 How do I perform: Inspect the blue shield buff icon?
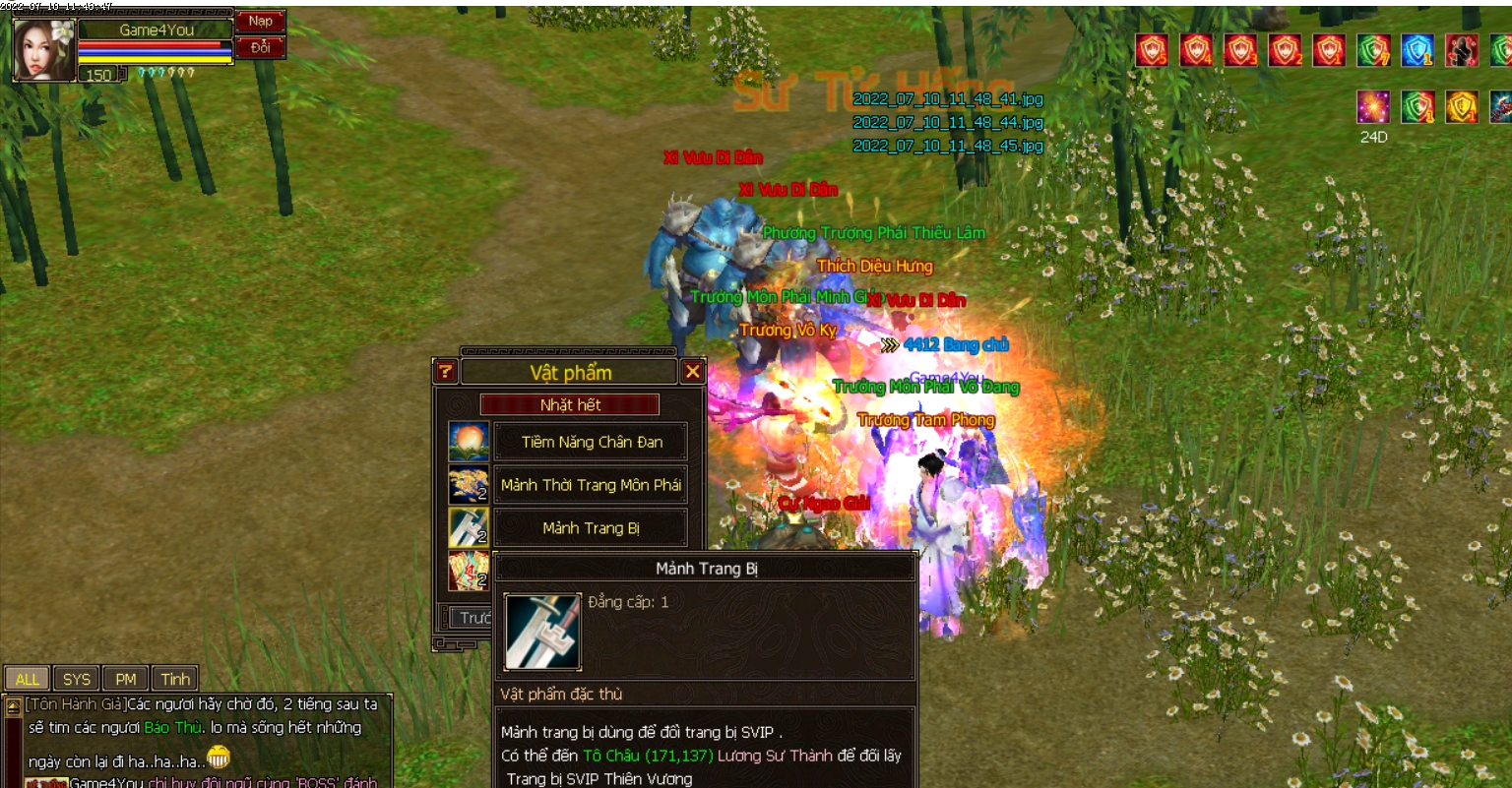[x=1417, y=50]
